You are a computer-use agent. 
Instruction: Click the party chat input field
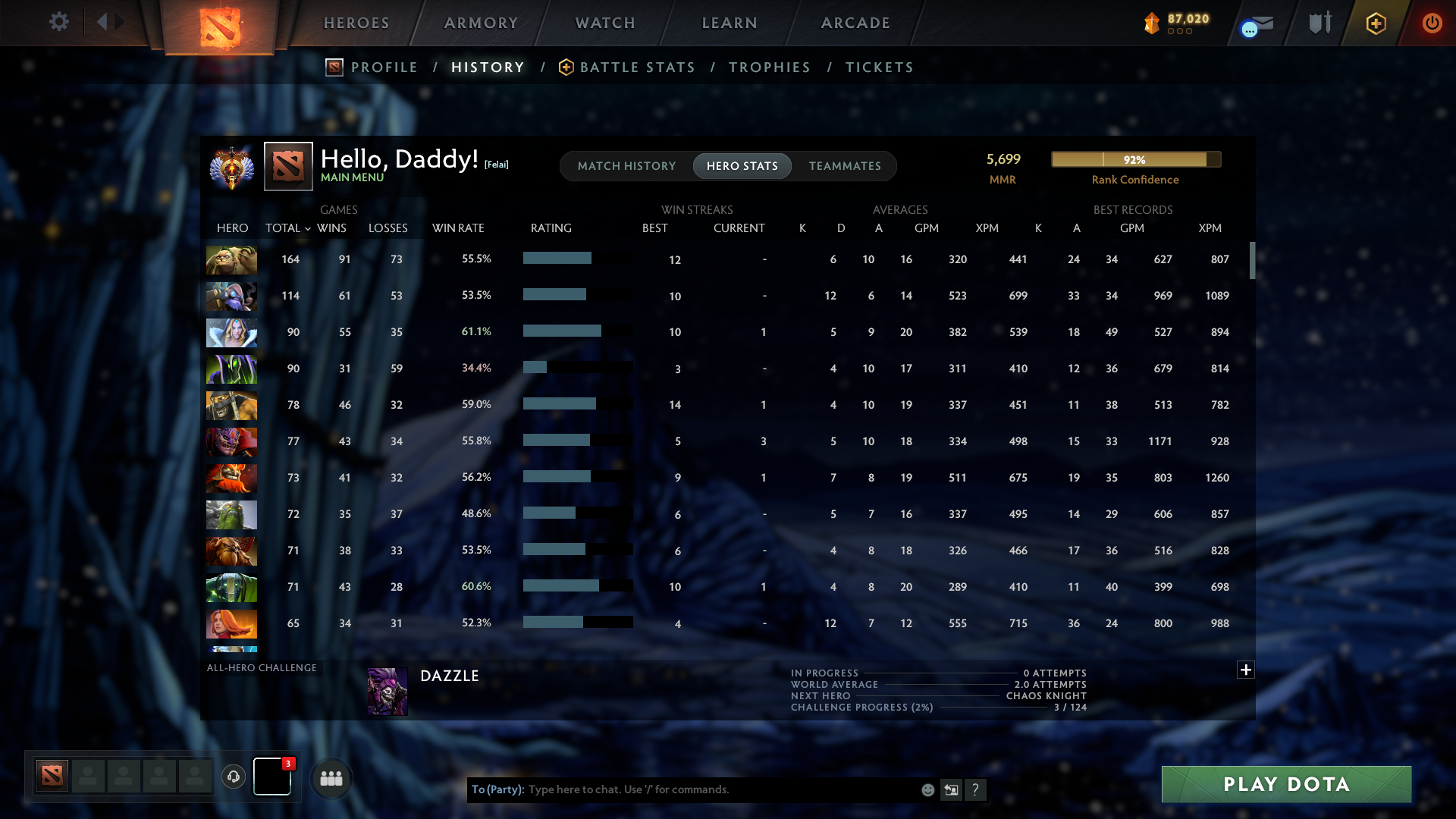tap(682, 789)
